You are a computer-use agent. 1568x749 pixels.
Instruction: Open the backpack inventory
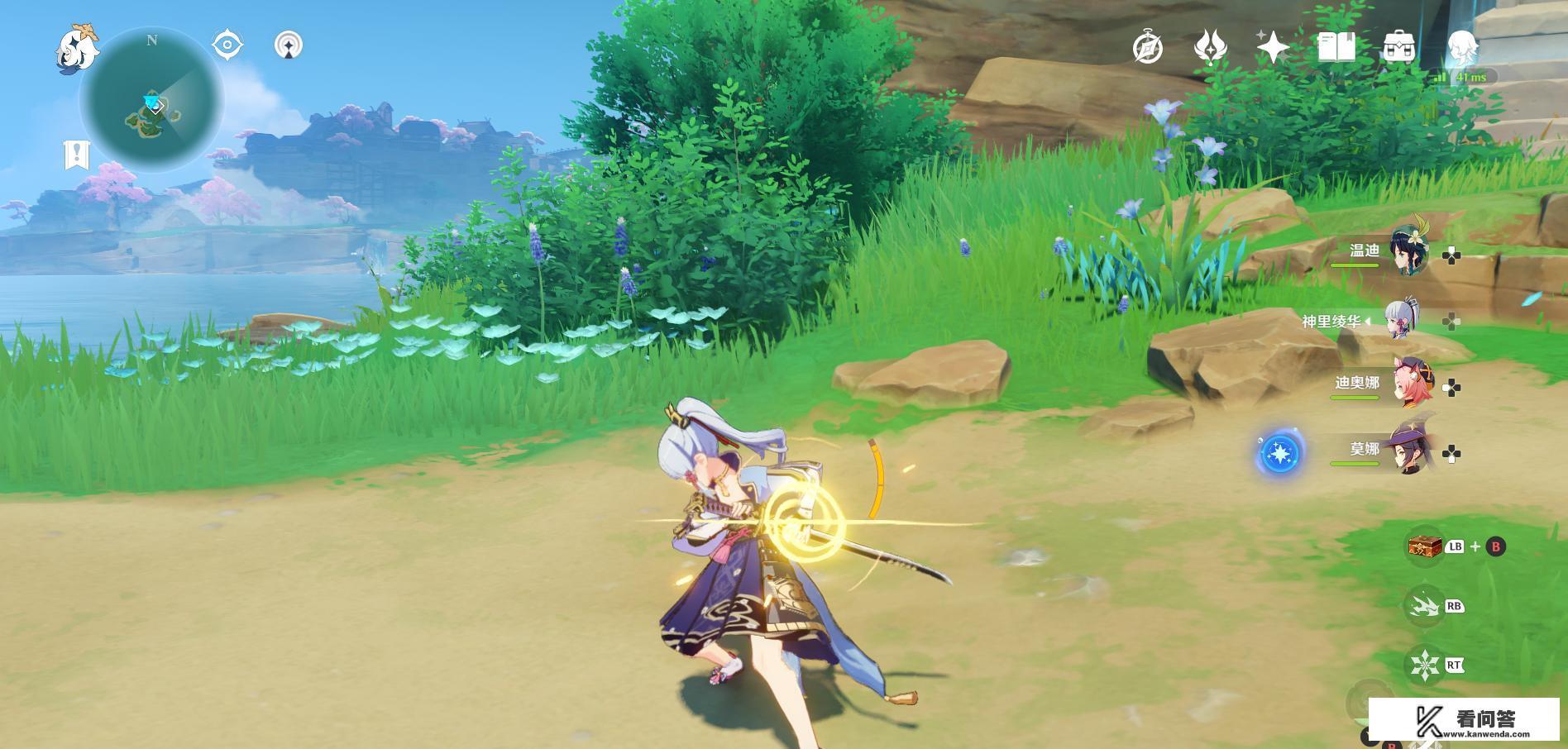(x=1398, y=47)
